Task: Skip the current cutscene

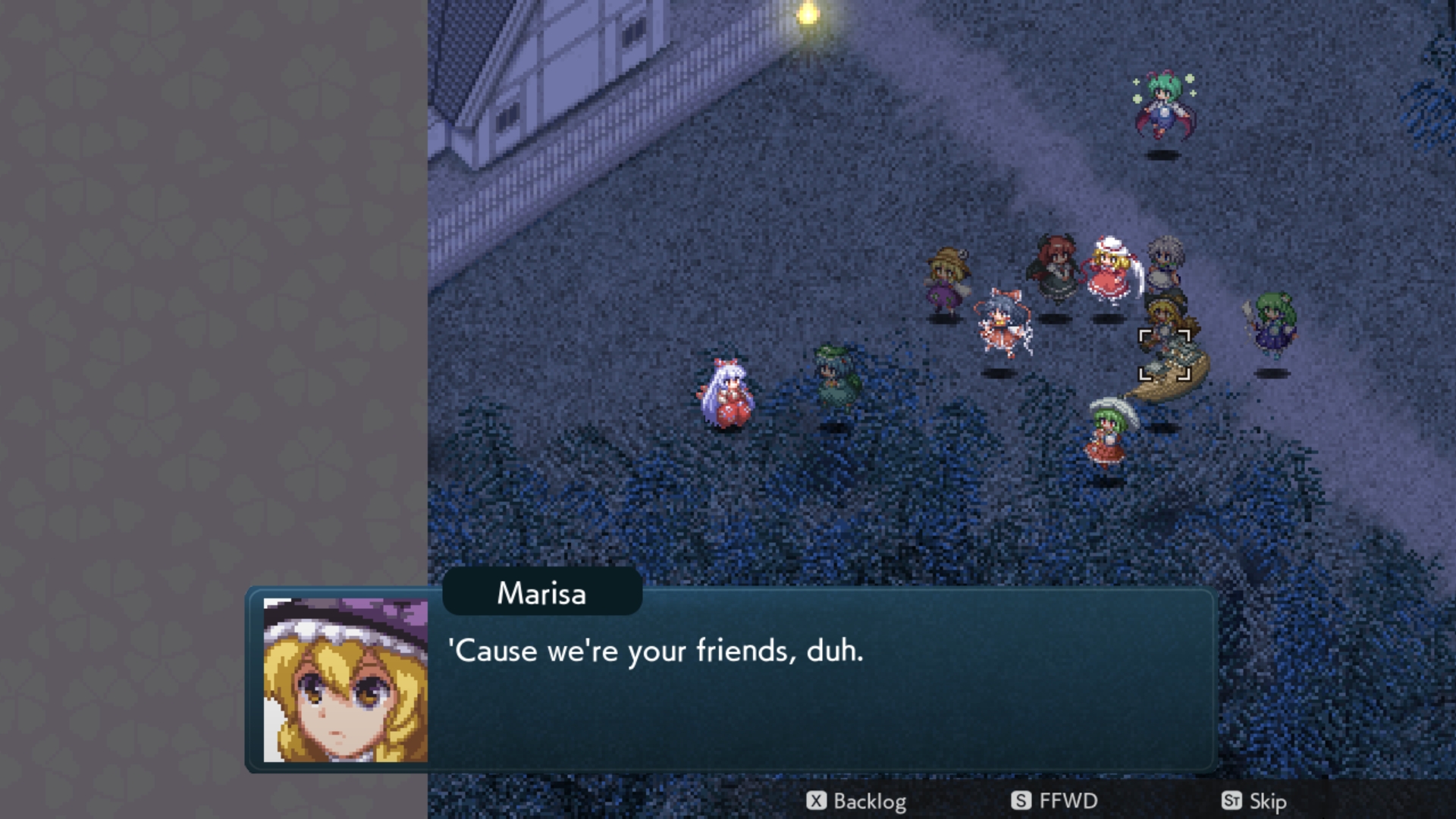Action: pyautogui.click(x=1254, y=801)
